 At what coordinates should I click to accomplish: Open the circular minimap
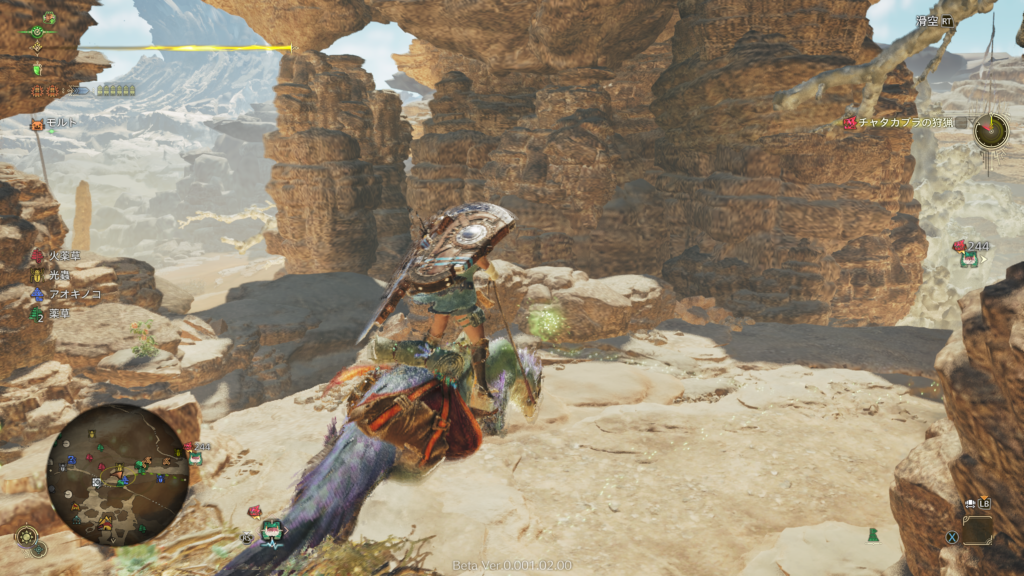point(118,474)
